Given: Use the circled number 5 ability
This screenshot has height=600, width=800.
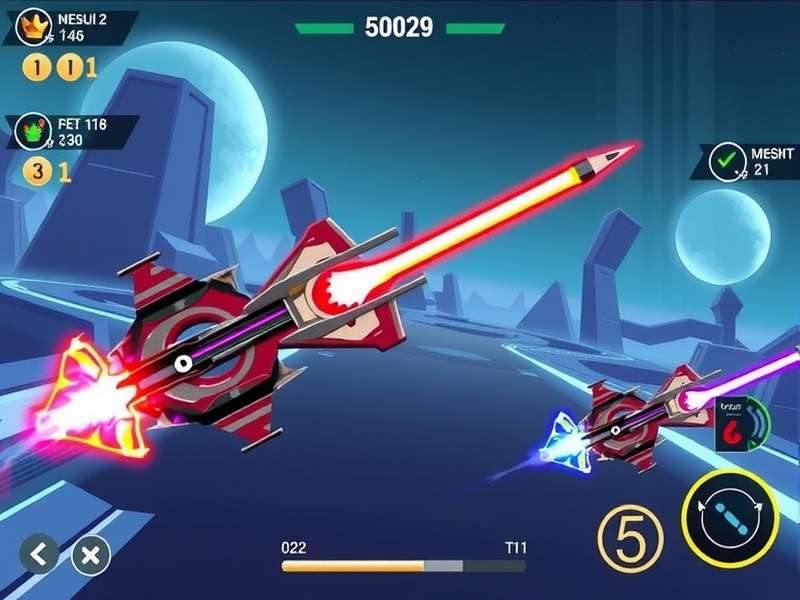Looking at the screenshot, I should coord(630,533).
